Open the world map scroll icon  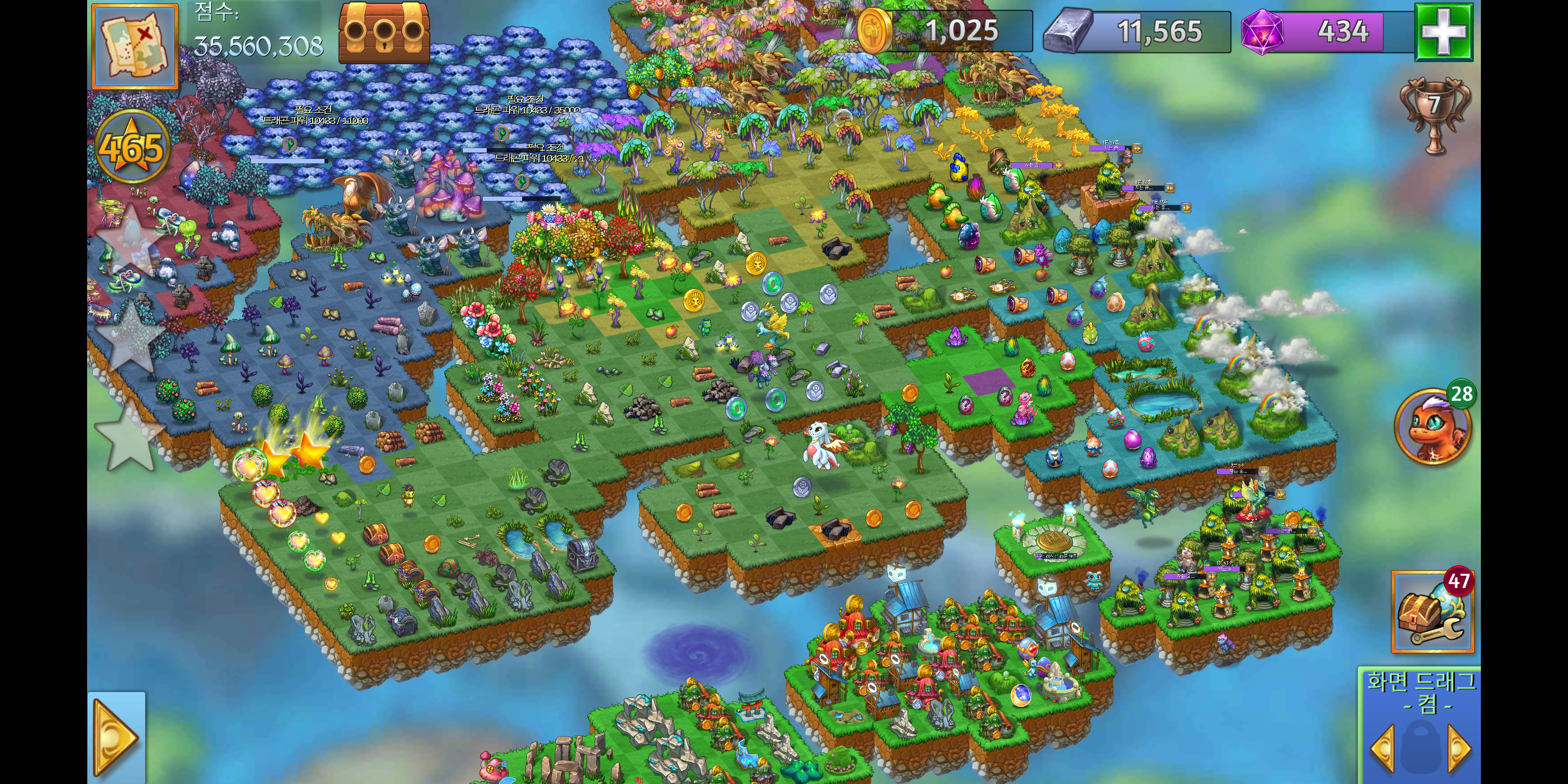(134, 46)
